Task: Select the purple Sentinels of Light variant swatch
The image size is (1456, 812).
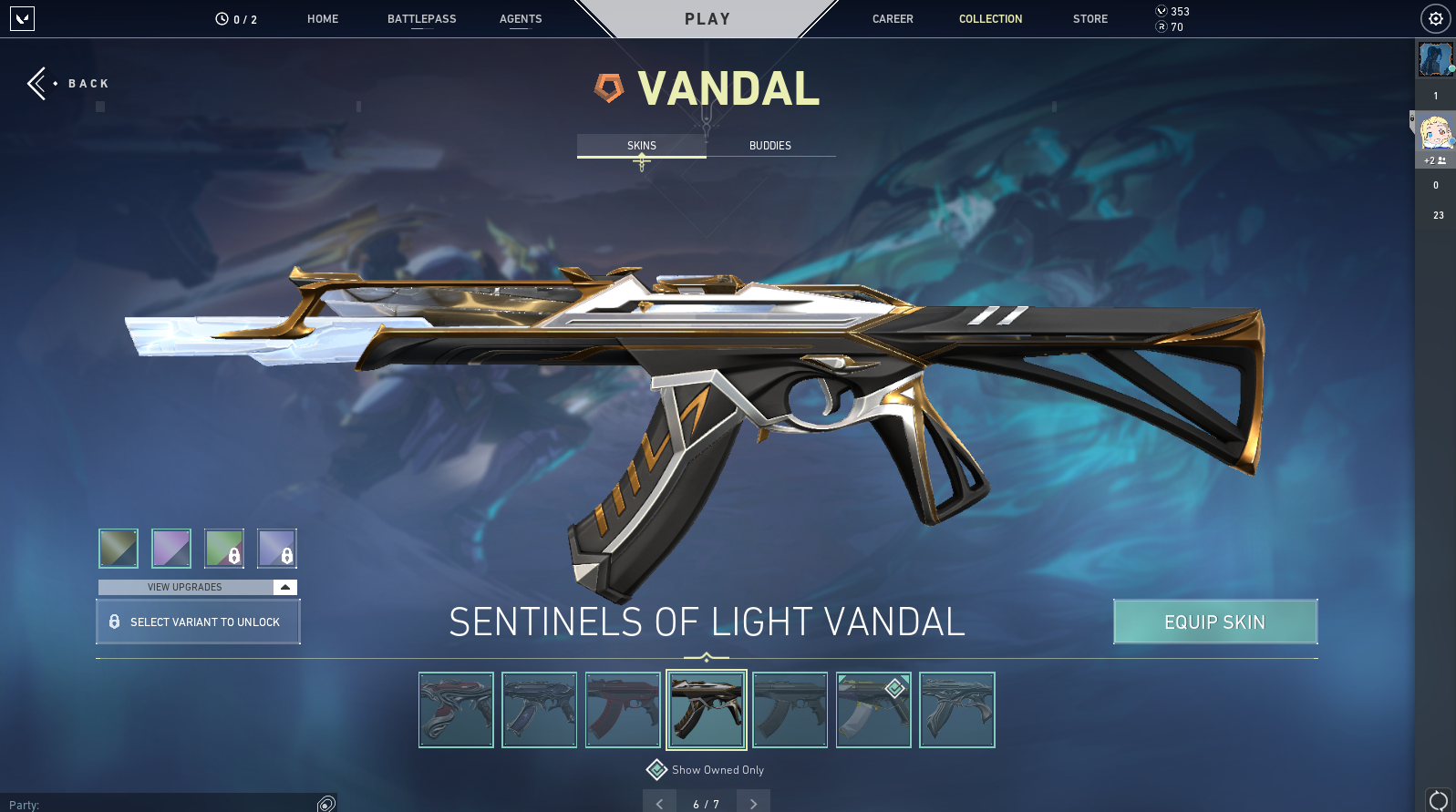Action: pos(170,548)
